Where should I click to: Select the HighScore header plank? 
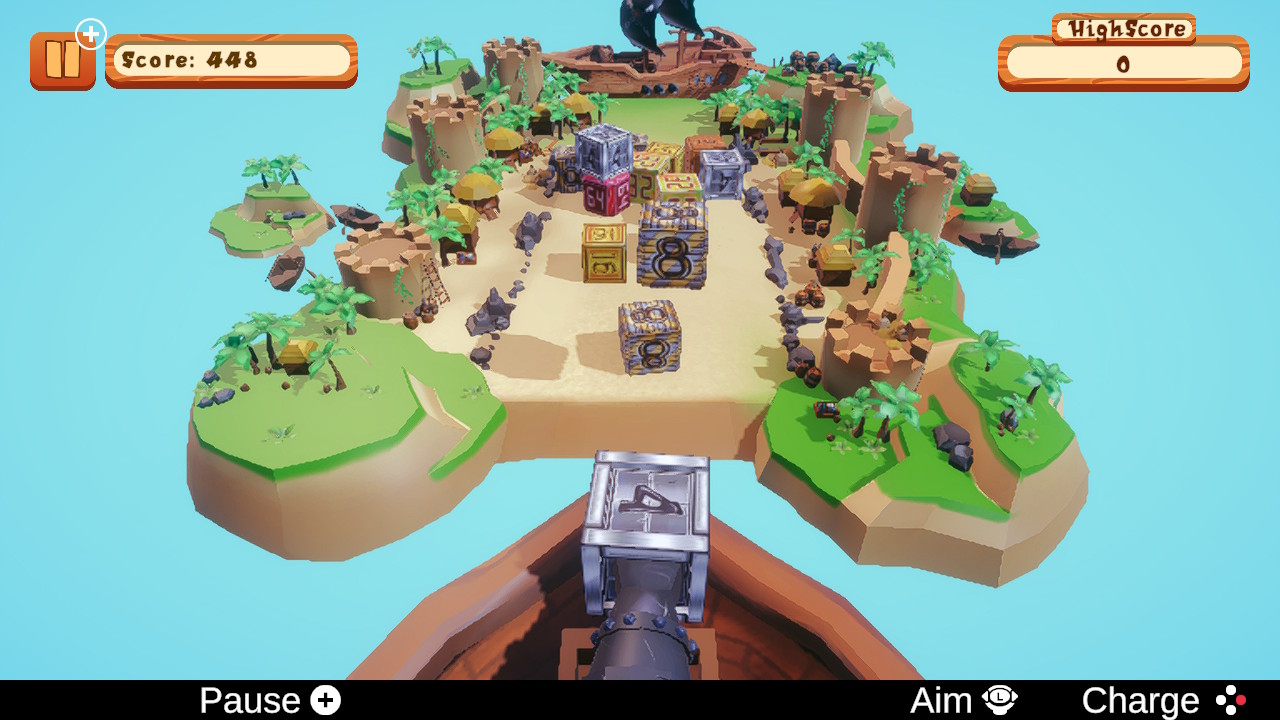click(x=1123, y=29)
